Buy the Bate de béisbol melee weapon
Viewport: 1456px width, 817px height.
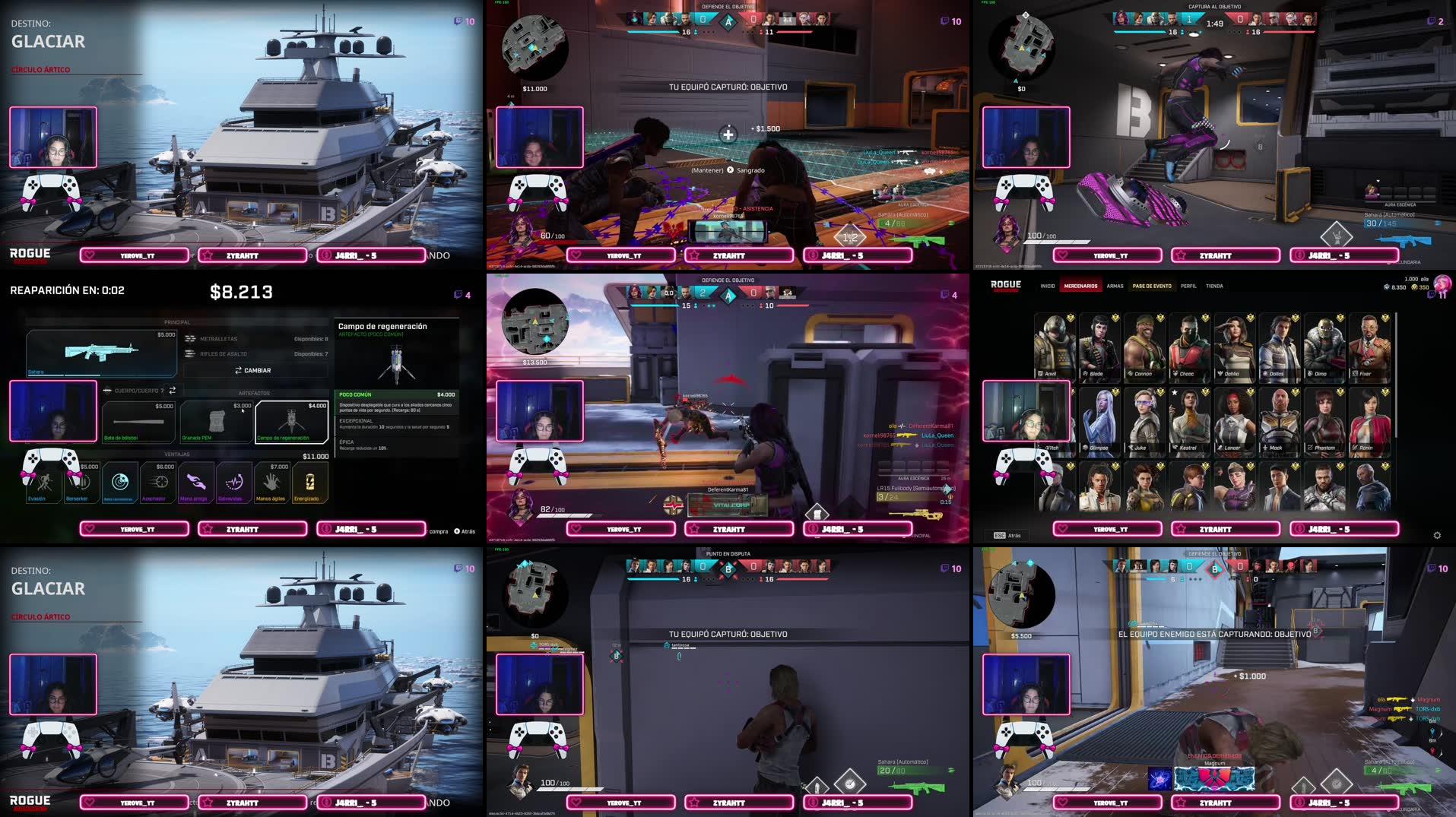click(x=138, y=422)
